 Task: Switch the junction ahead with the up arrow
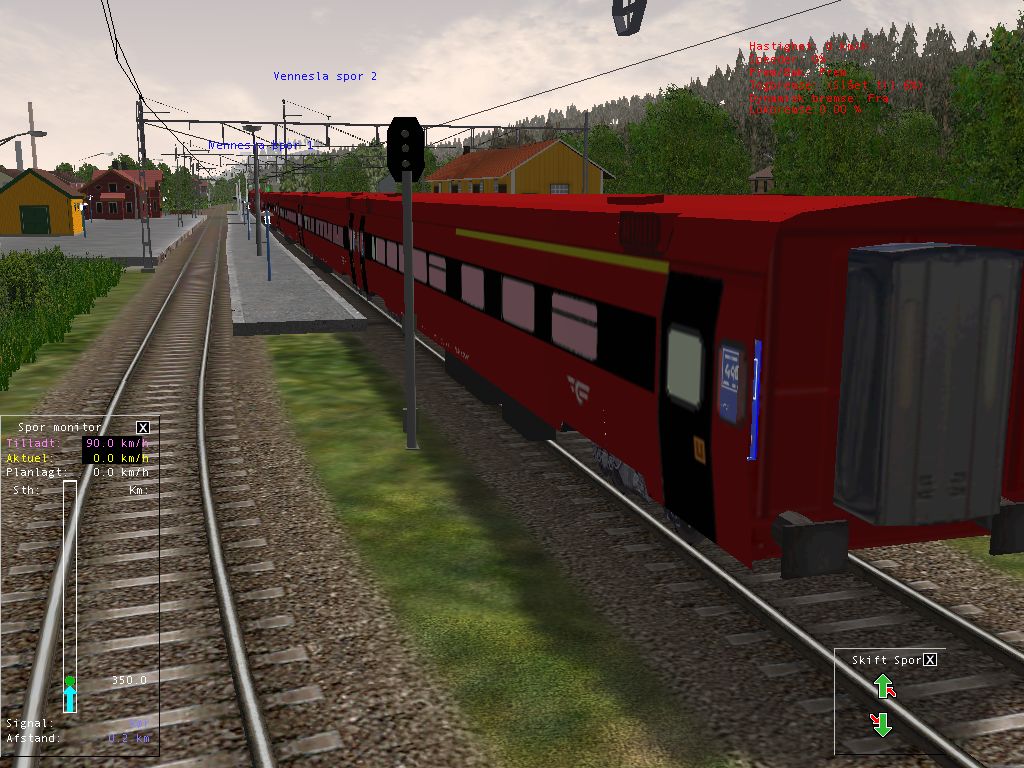[883, 686]
